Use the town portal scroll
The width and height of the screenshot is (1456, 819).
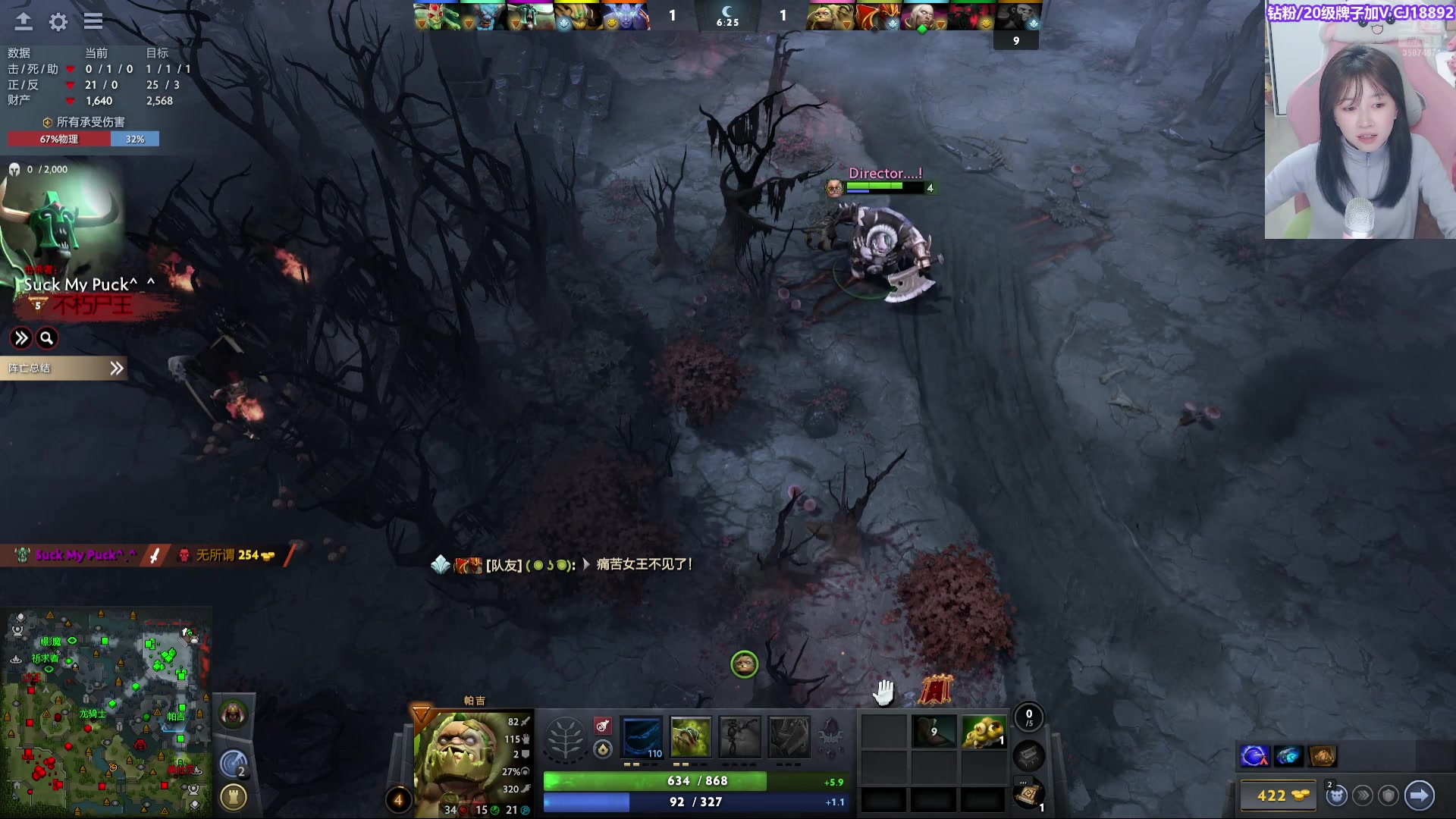click(x=1028, y=795)
